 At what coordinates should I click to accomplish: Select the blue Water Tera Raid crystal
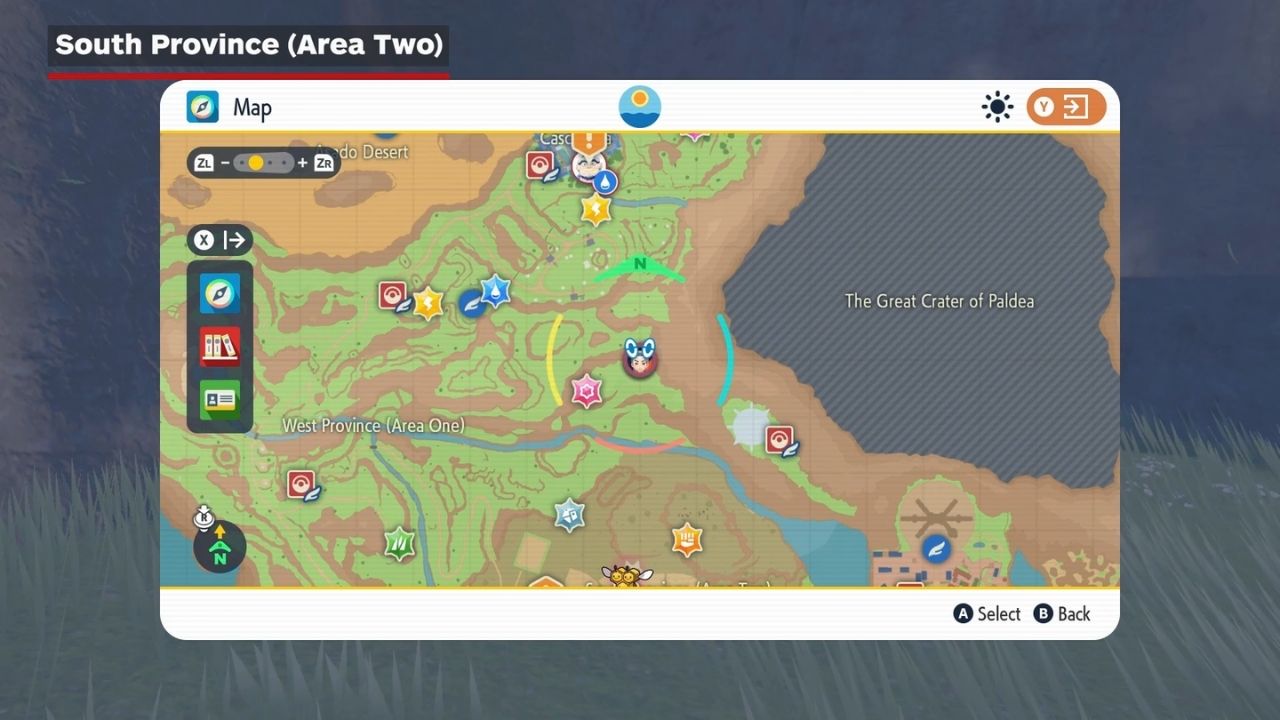[x=496, y=291]
